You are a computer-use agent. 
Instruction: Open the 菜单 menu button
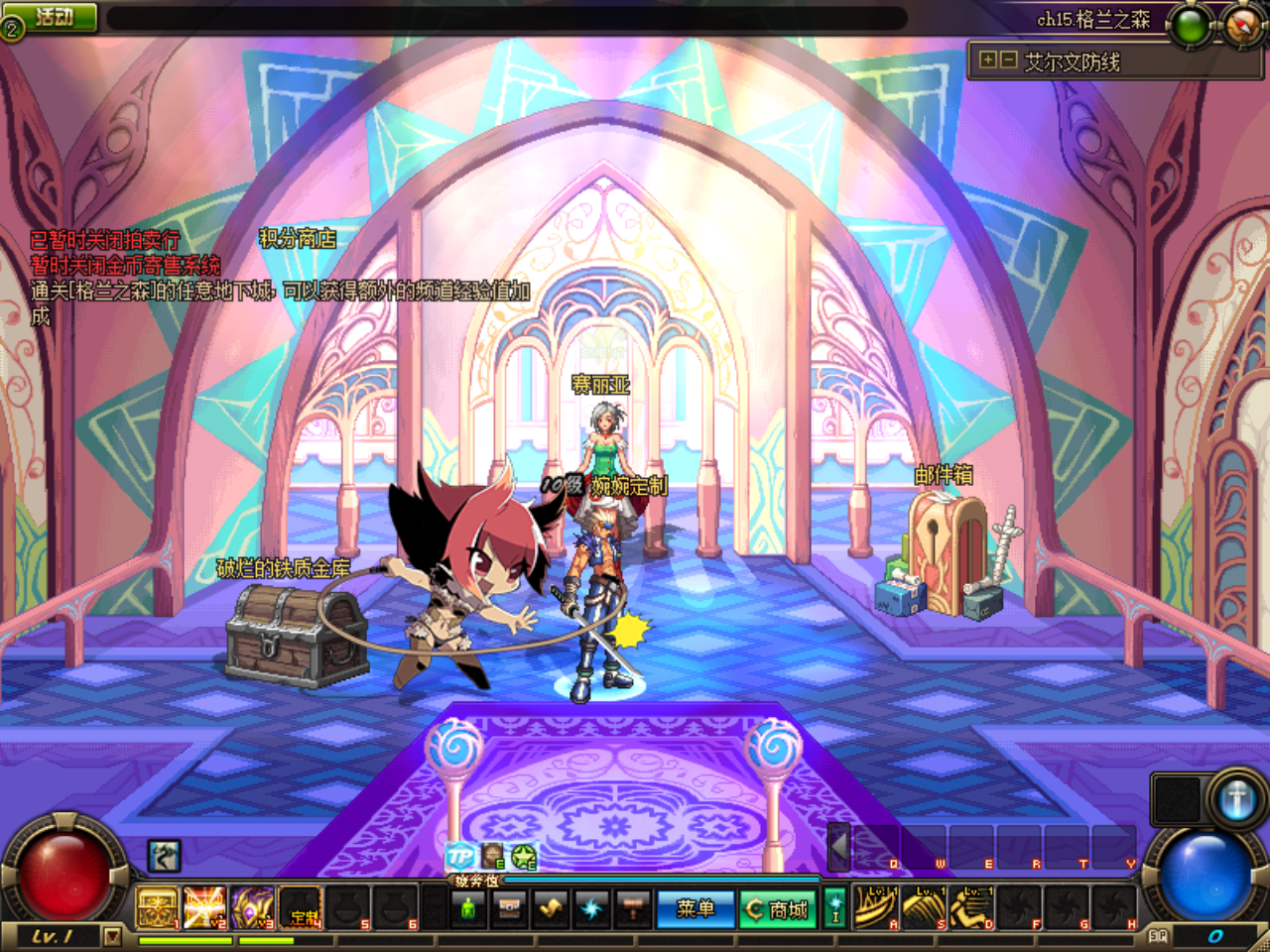(x=696, y=907)
